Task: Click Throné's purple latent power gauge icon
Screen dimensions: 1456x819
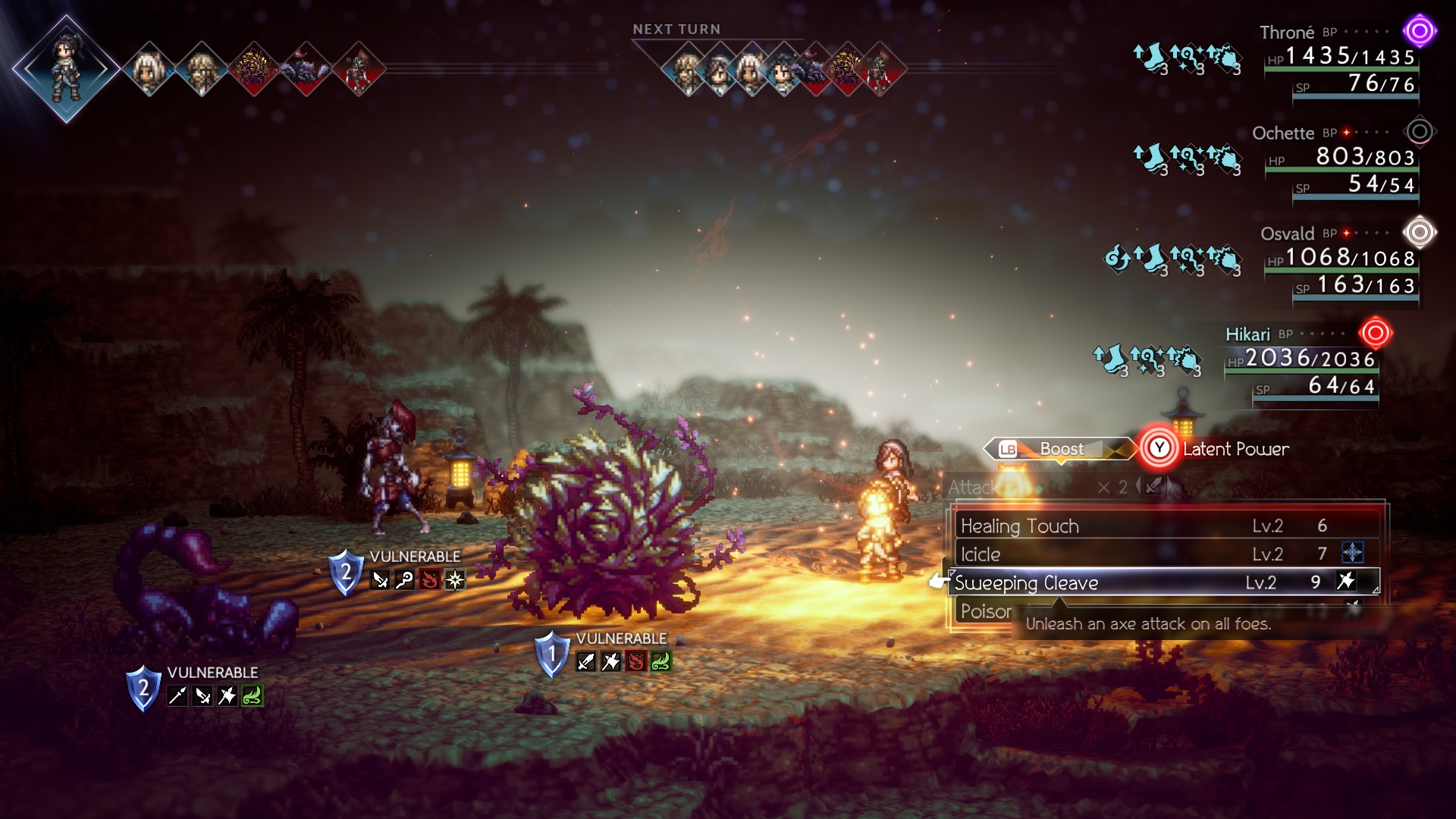Action: (x=1419, y=32)
